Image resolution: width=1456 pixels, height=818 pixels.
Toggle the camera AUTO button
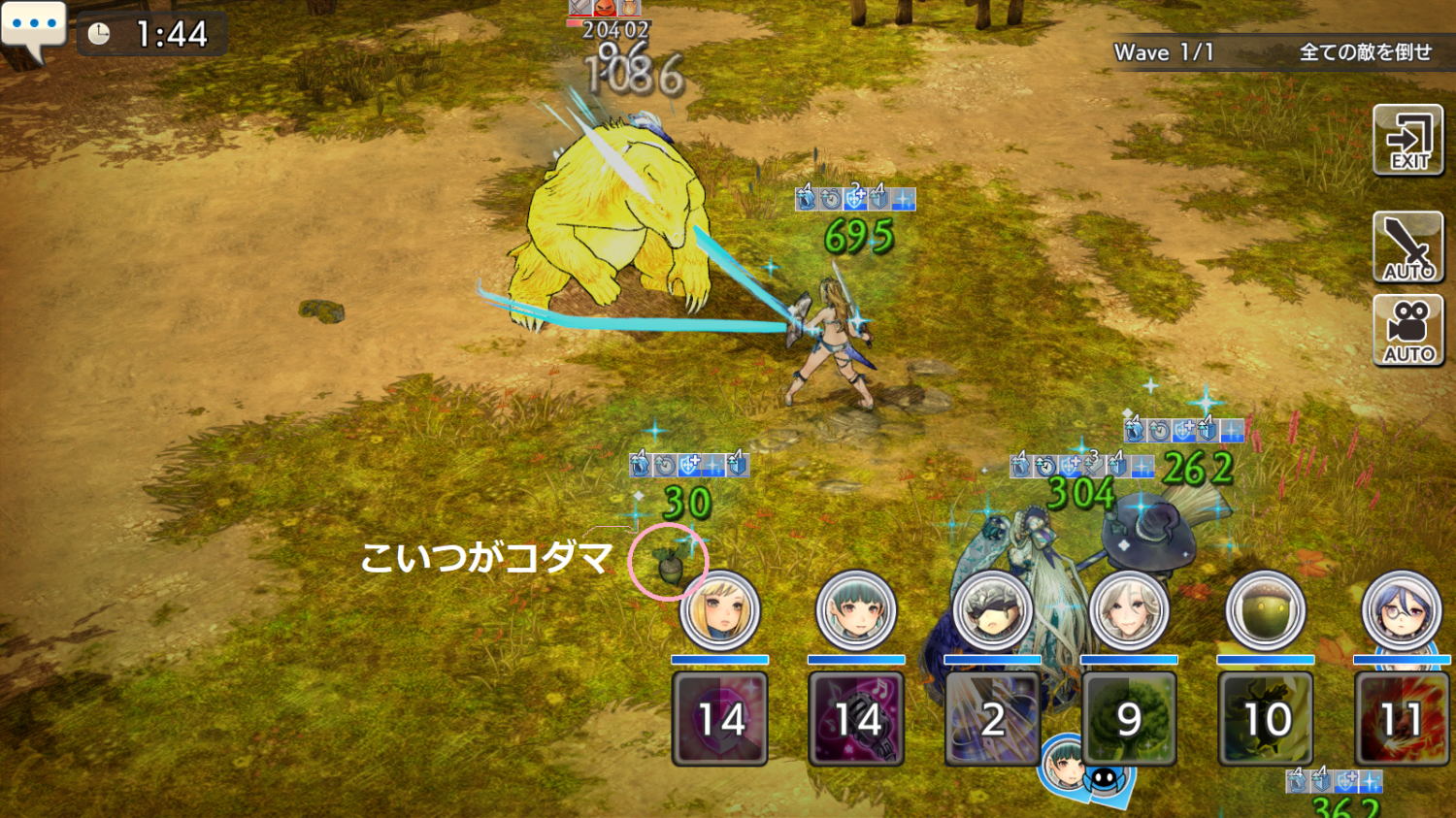point(1408,331)
